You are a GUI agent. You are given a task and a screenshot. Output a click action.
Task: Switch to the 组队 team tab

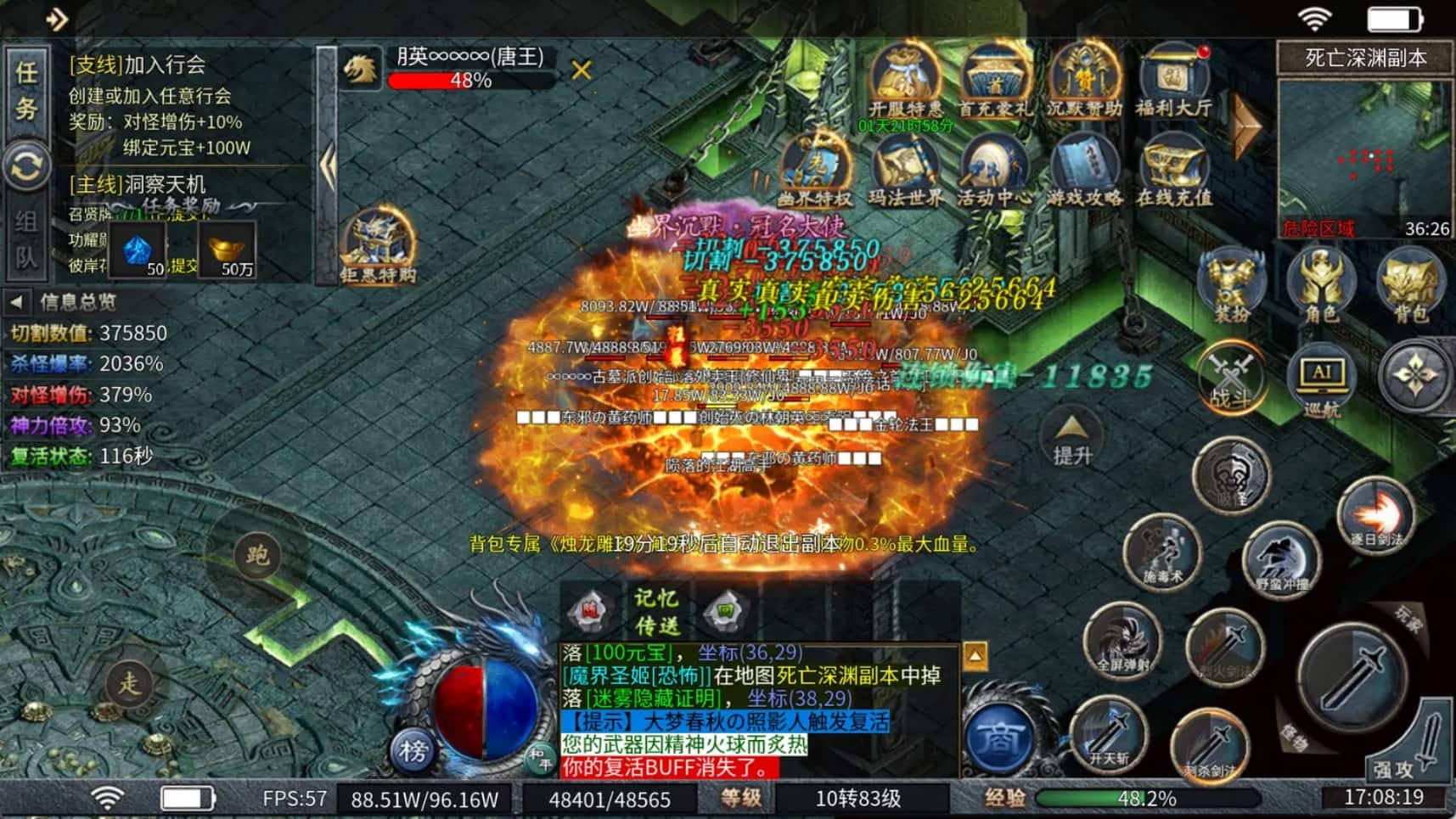pyautogui.click(x=26, y=238)
